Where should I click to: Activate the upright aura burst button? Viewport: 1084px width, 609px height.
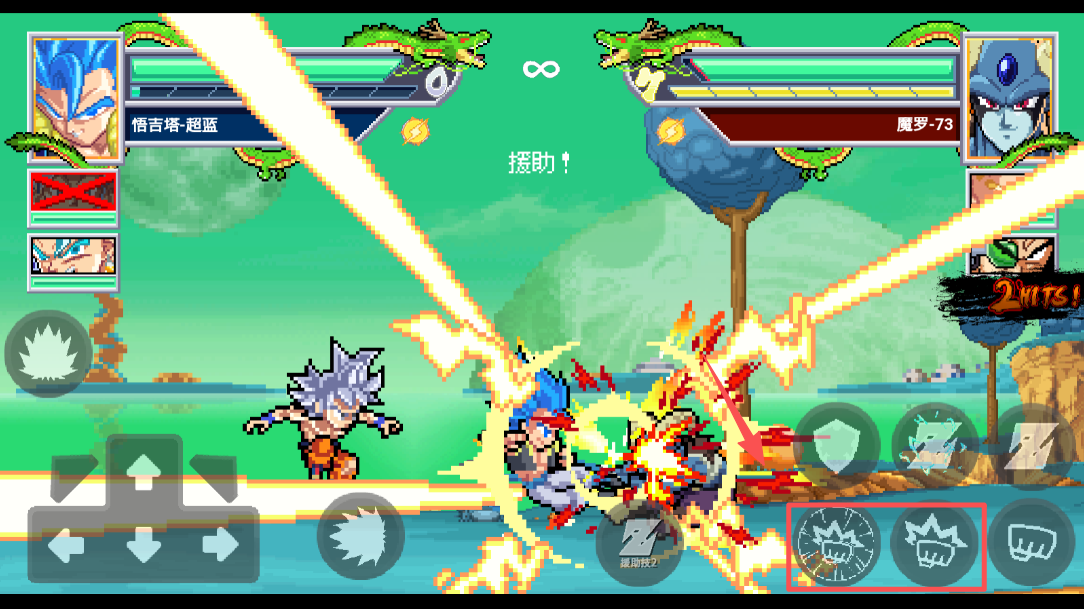[x=48, y=353]
